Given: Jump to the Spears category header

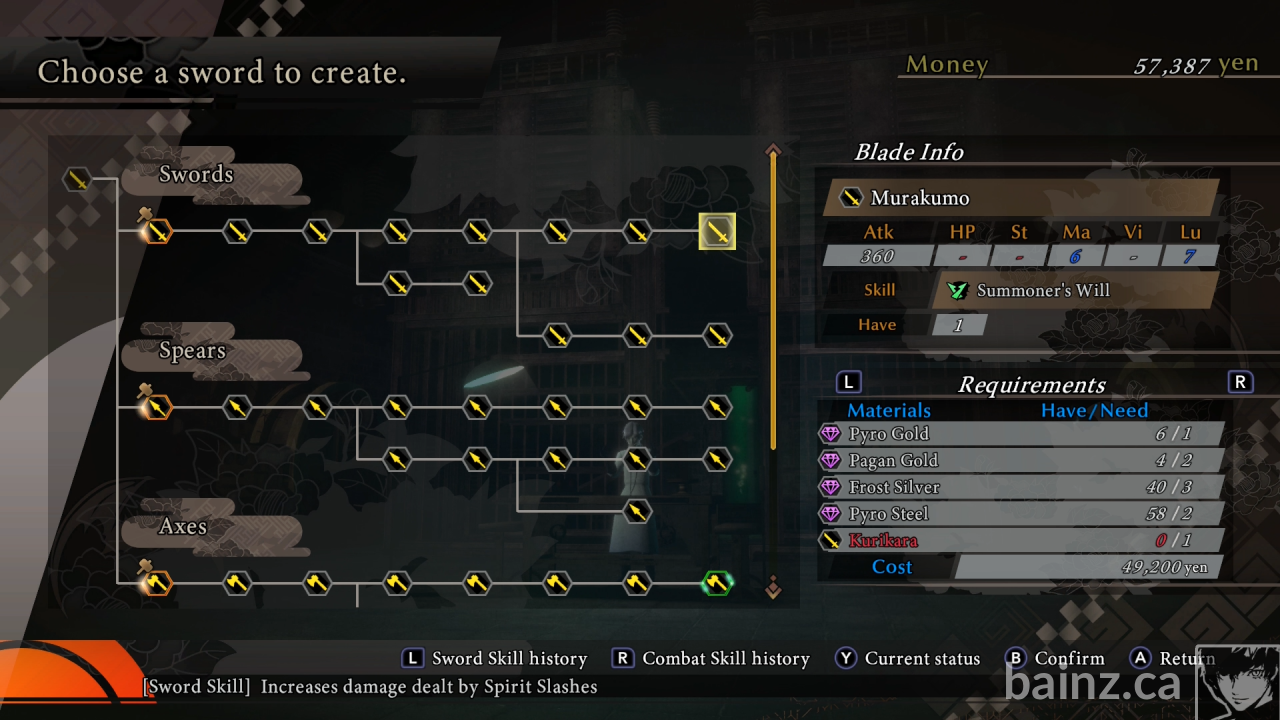Looking at the screenshot, I should [x=193, y=351].
